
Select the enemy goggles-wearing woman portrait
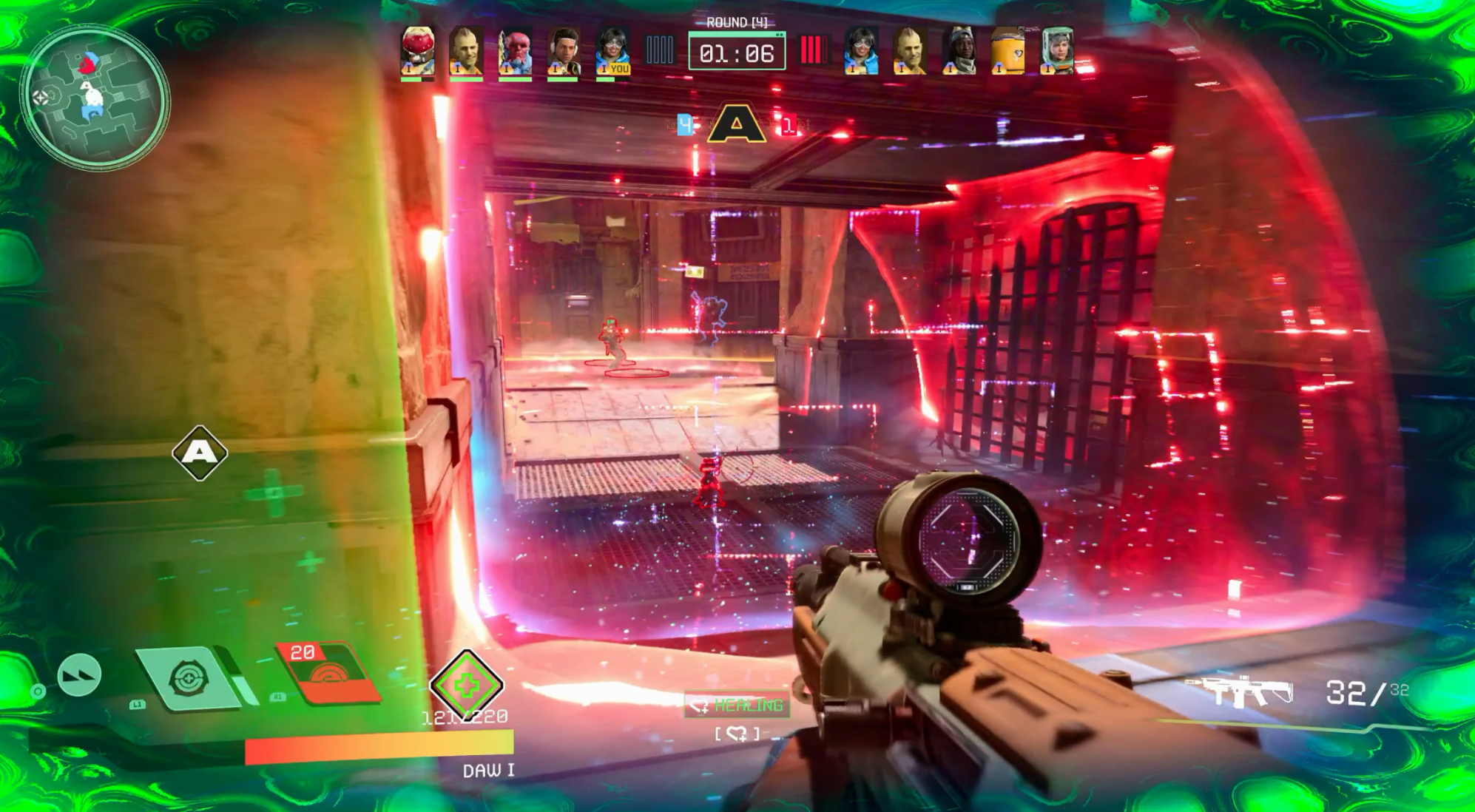click(x=861, y=50)
